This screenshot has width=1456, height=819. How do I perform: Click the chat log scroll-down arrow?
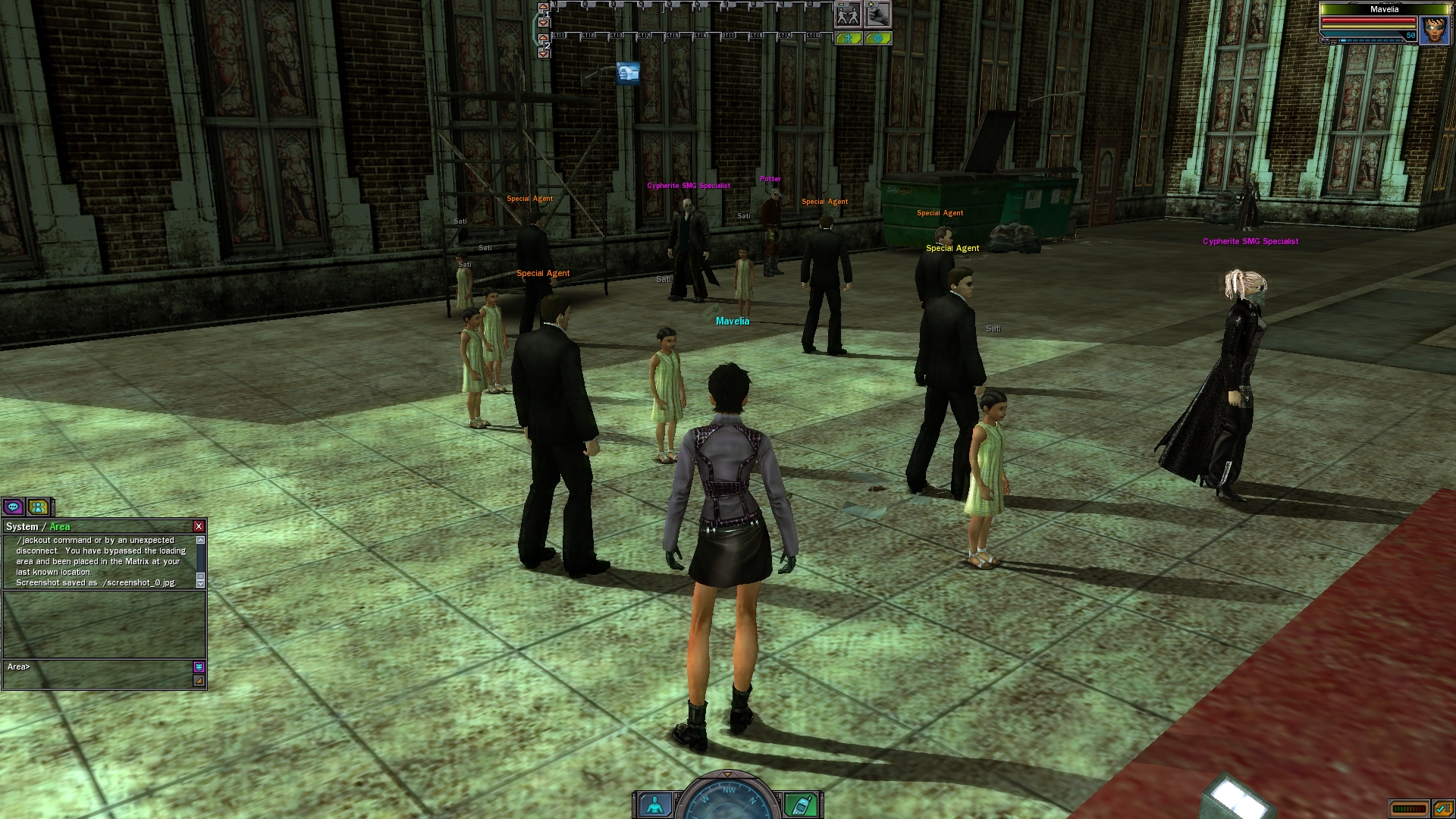pyautogui.click(x=200, y=582)
